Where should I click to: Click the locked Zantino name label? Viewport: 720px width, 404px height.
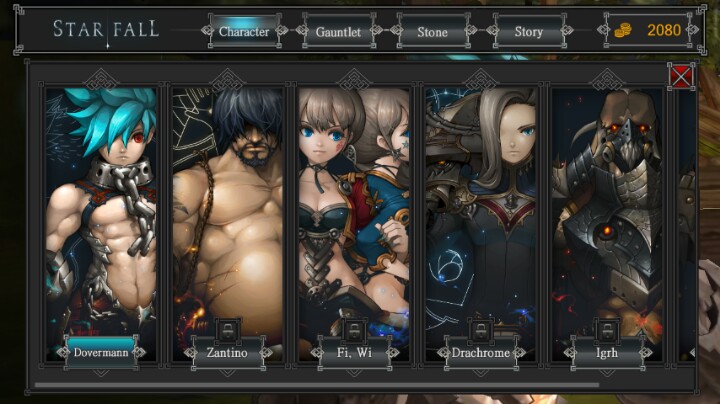click(227, 352)
